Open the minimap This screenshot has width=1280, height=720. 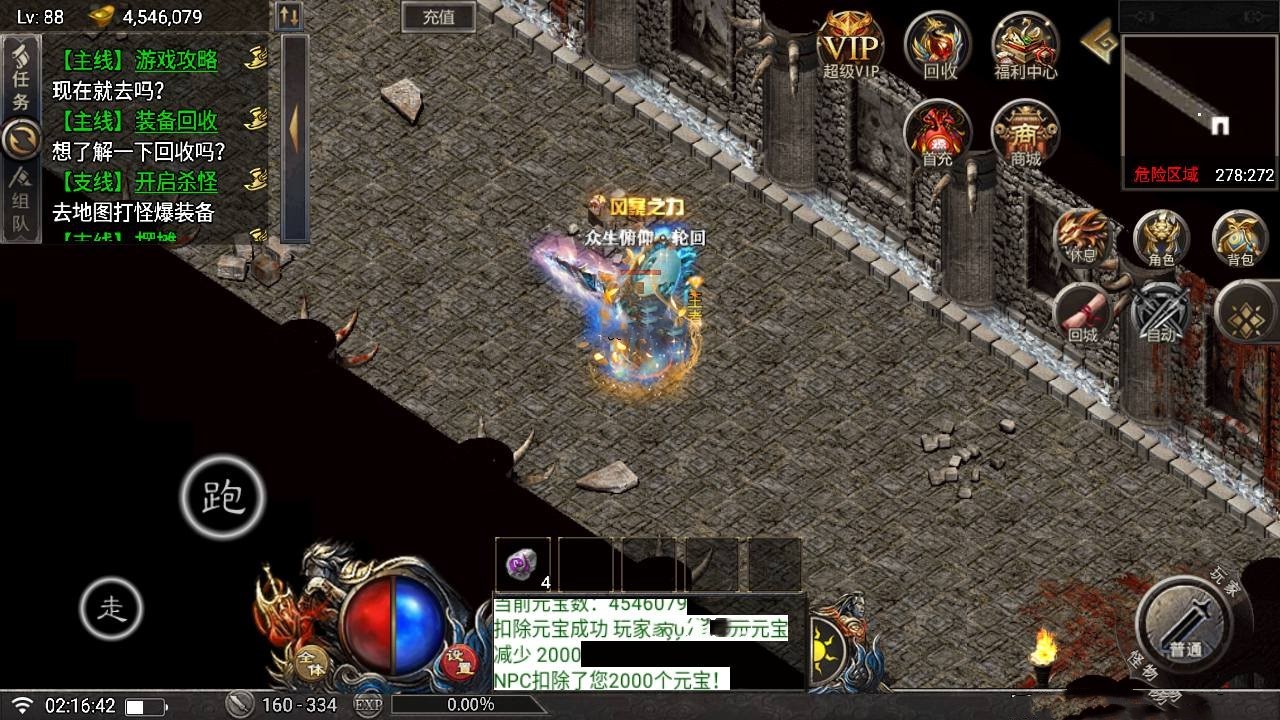(1199, 98)
